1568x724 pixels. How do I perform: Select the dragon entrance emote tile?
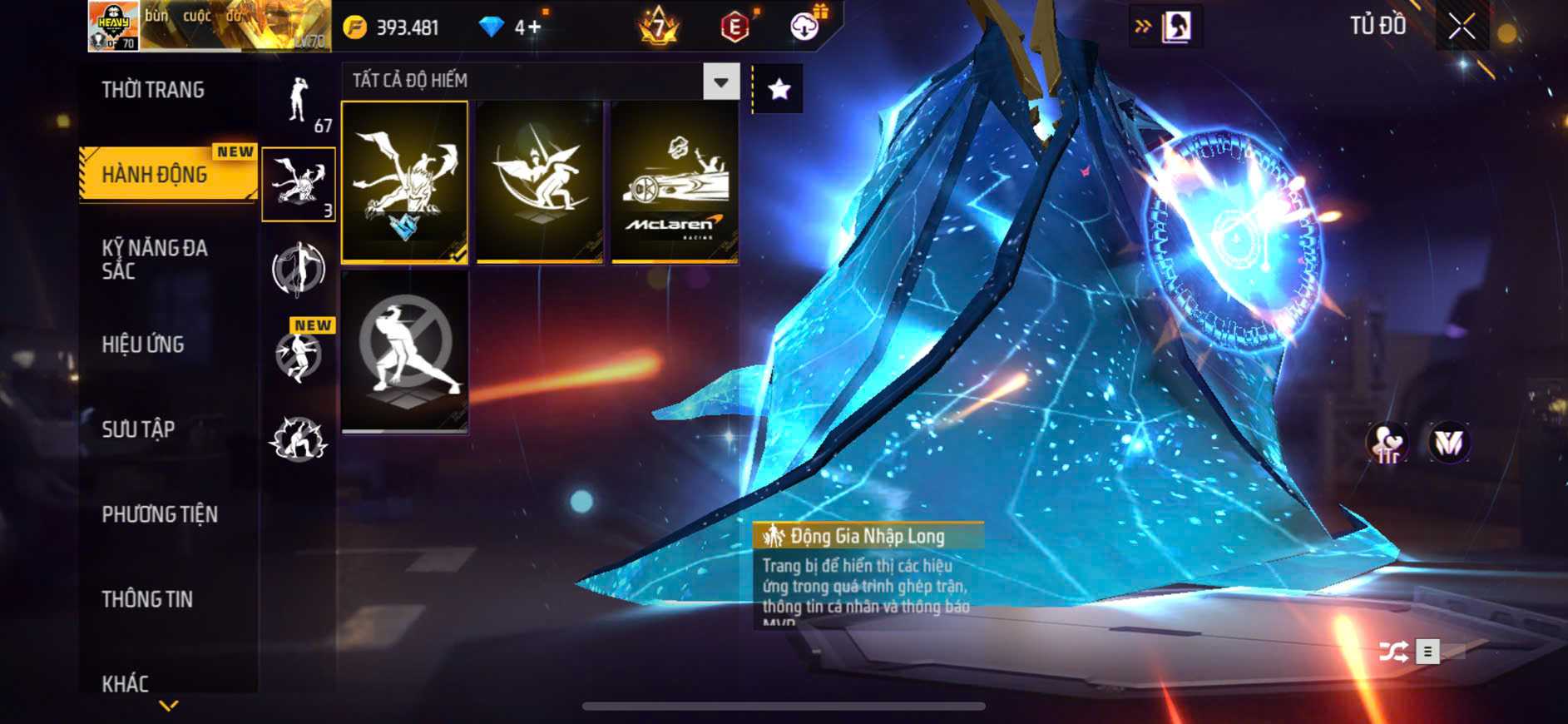[405, 182]
